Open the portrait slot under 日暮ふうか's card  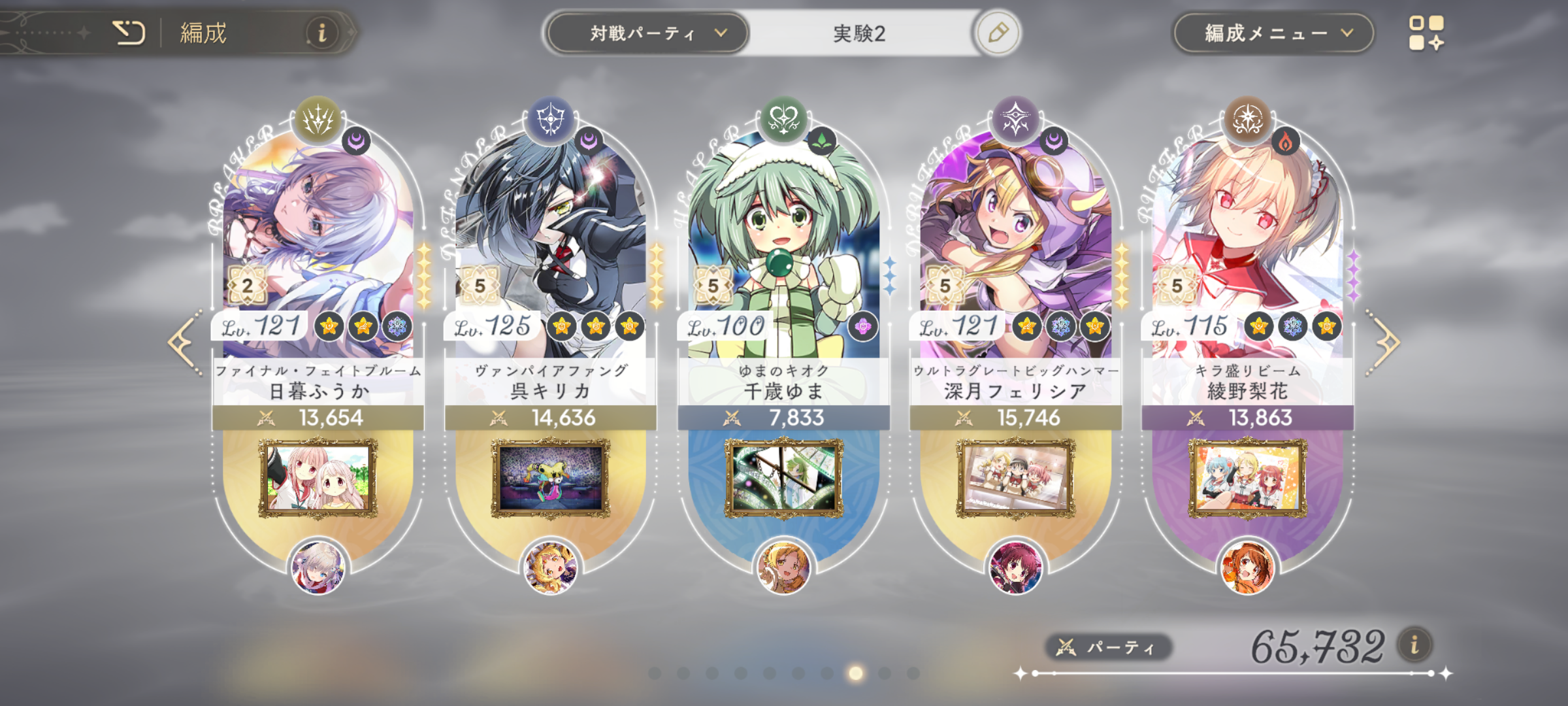[318, 567]
